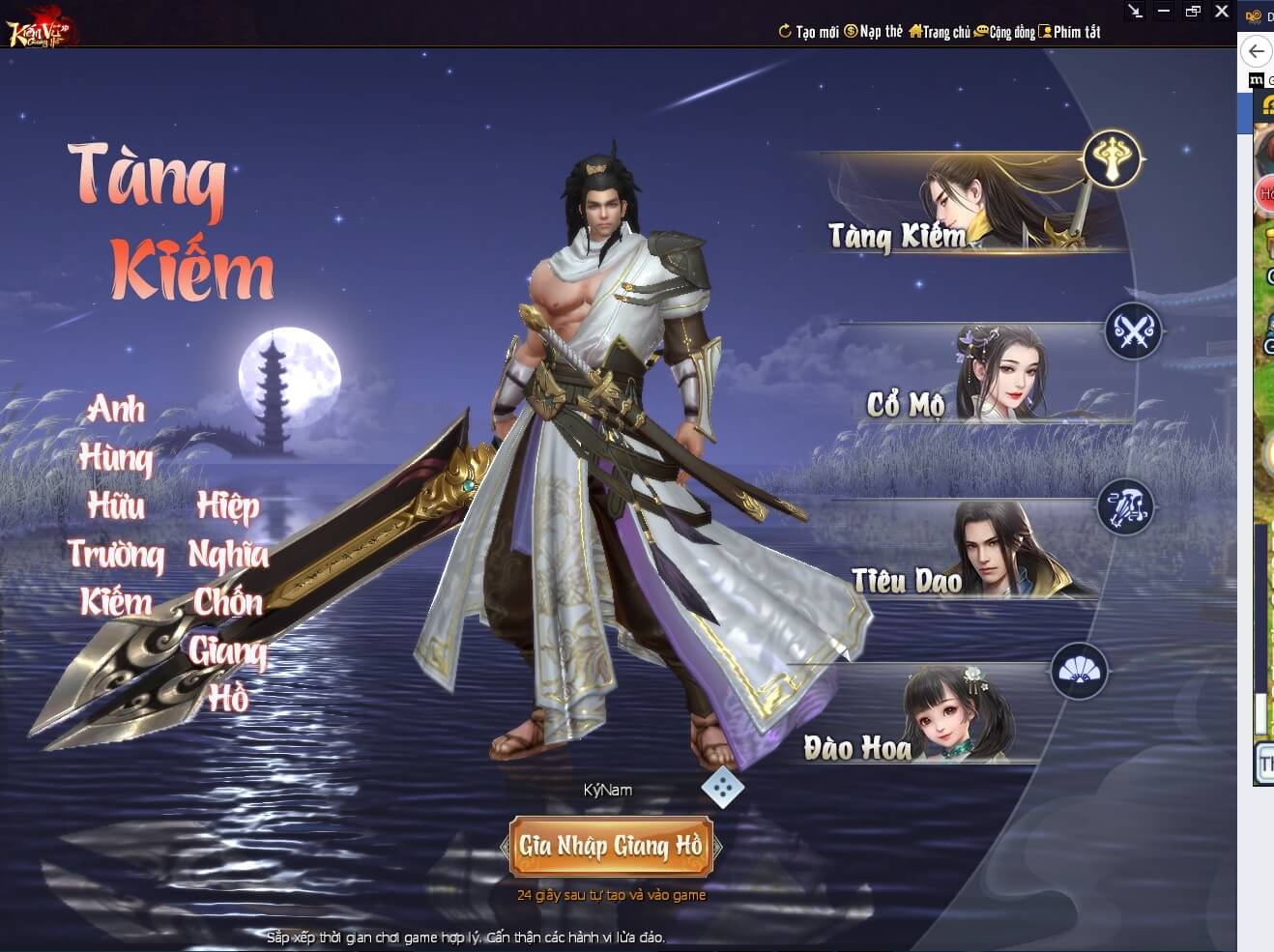Screen dimensions: 1274x952
Task: Edit the KỳNam character name field
Action: (608, 790)
